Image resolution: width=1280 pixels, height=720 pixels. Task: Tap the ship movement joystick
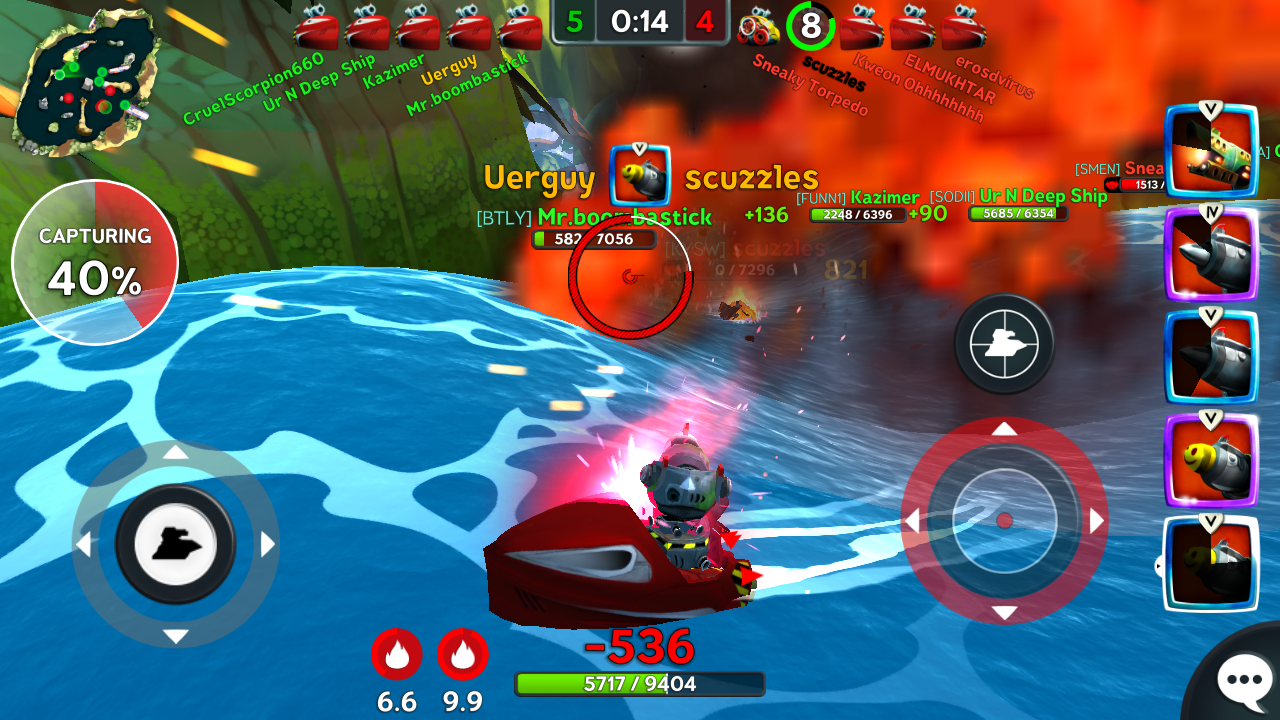pyautogui.click(x=175, y=544)
